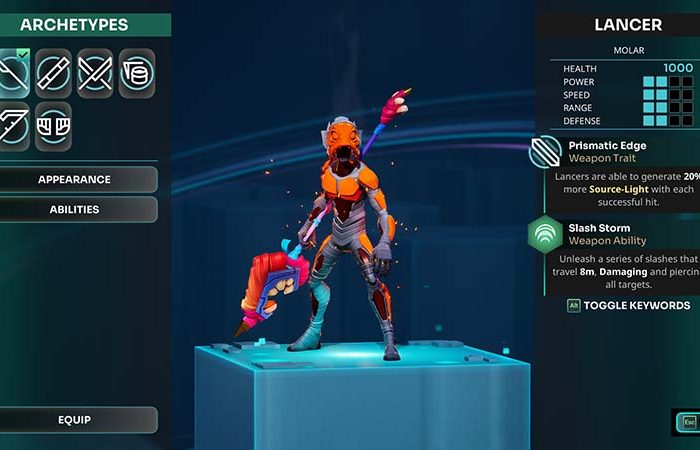The image size is (700, 450).
Task: Select the drum-shaped archetype icon
Action: click(x=137, y=73)
